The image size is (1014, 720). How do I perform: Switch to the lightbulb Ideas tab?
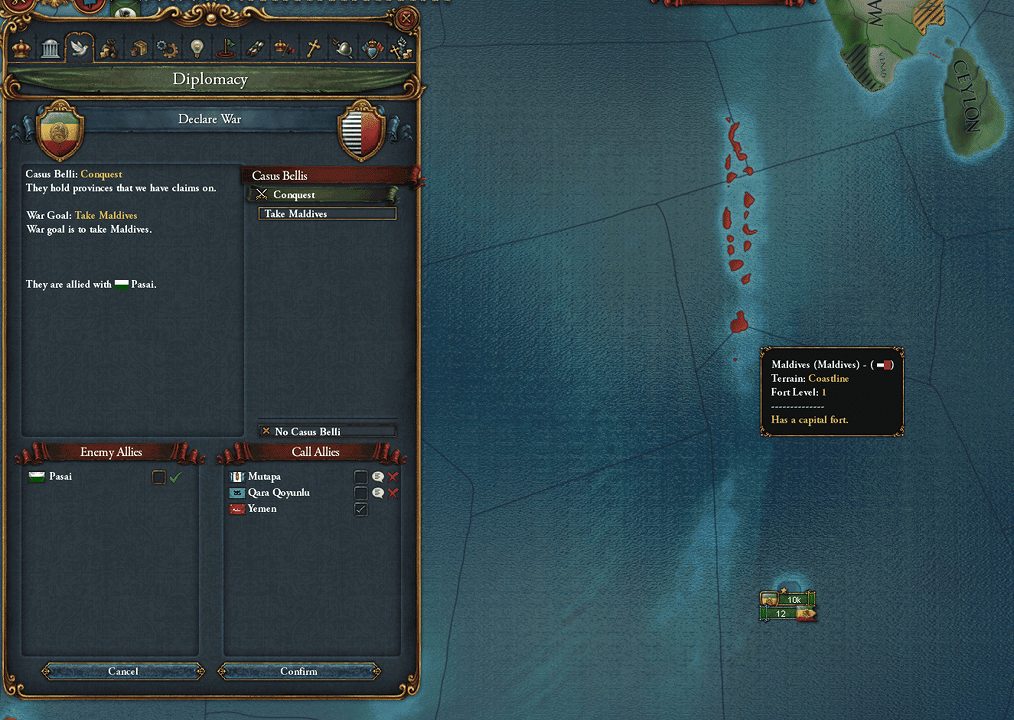pyautogui.click(x=196, y=47)
